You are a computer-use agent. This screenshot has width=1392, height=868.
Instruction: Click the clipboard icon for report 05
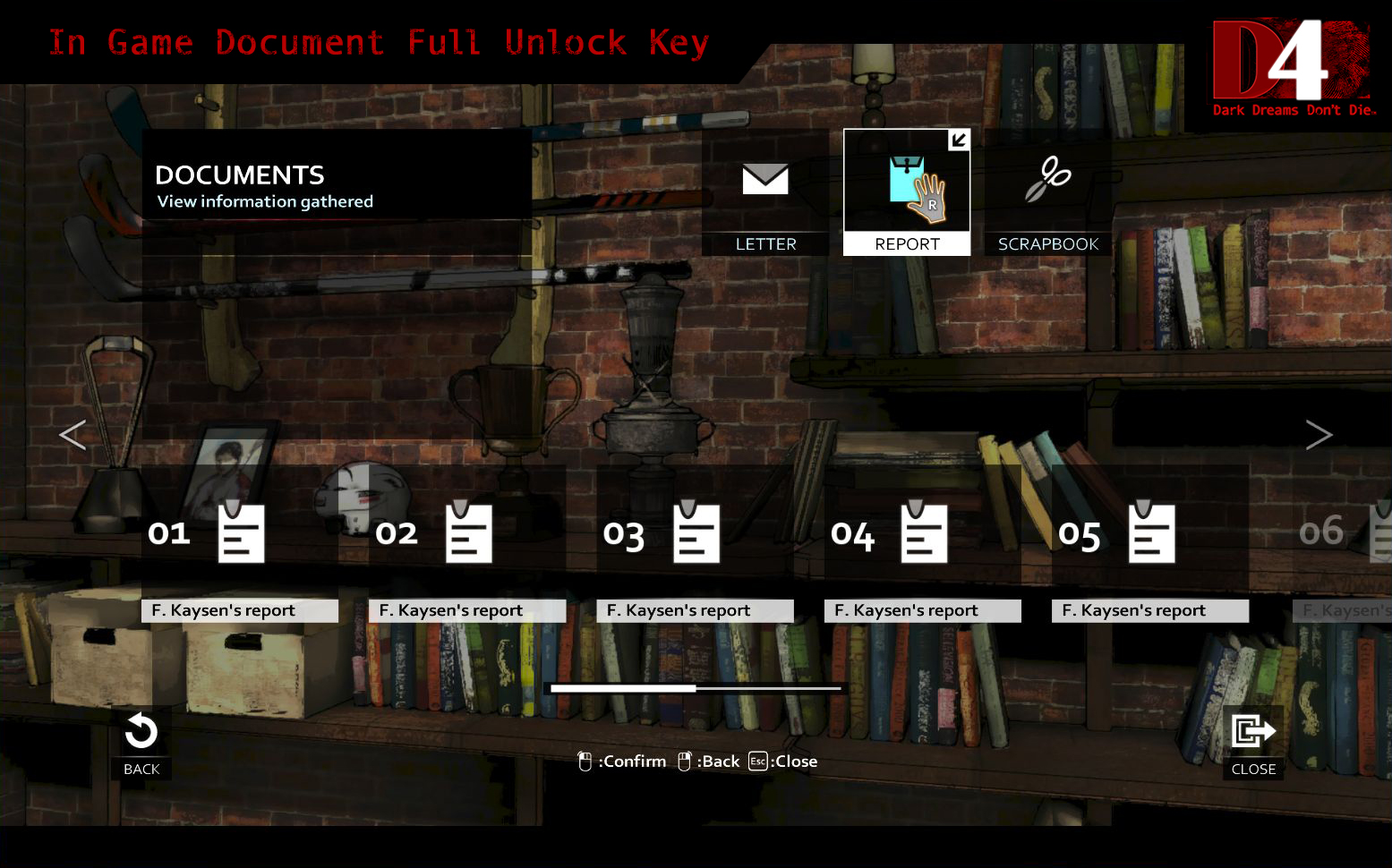click(x=1150, y=532)
